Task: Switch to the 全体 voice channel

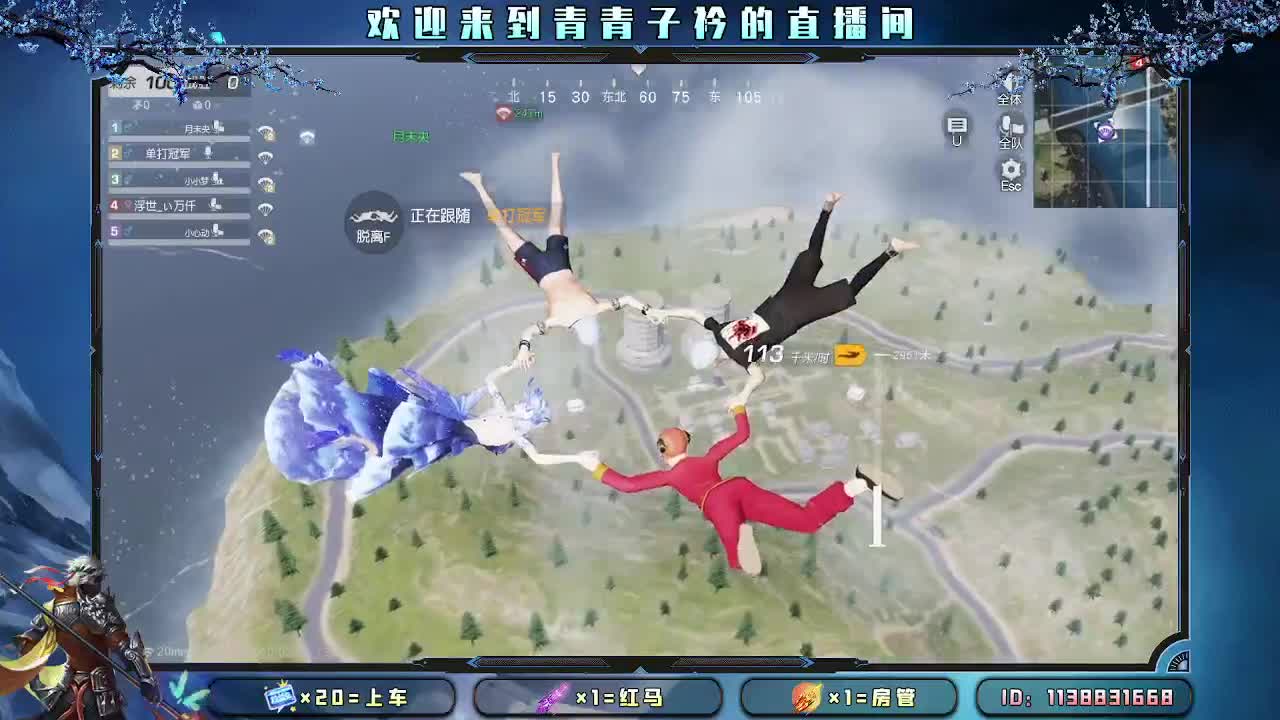Action: pos(1013,84)
